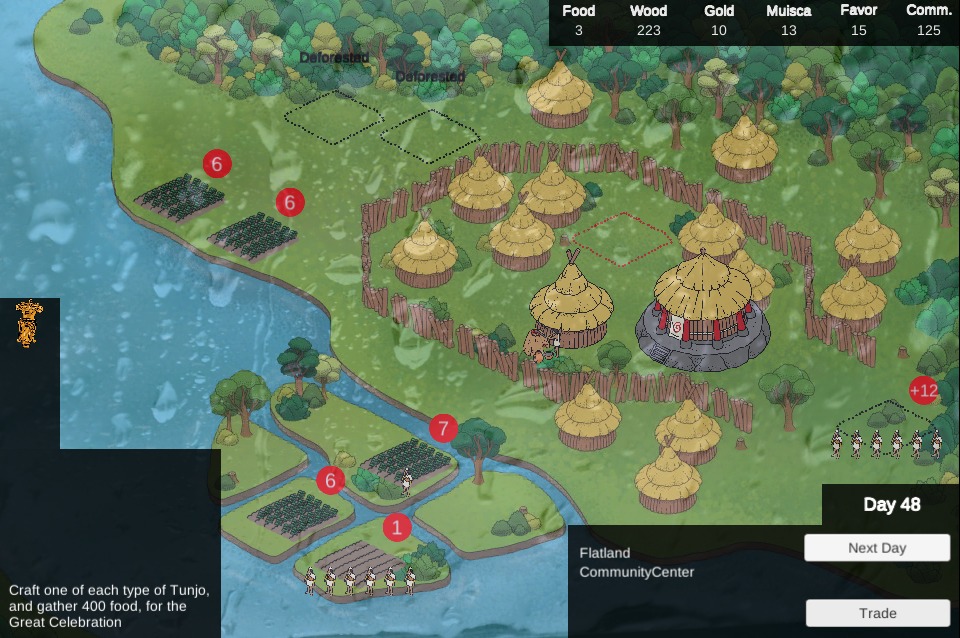Open the Trade menu
The height and width of the screenshot is (638, 960).
(x=876, y=613)
